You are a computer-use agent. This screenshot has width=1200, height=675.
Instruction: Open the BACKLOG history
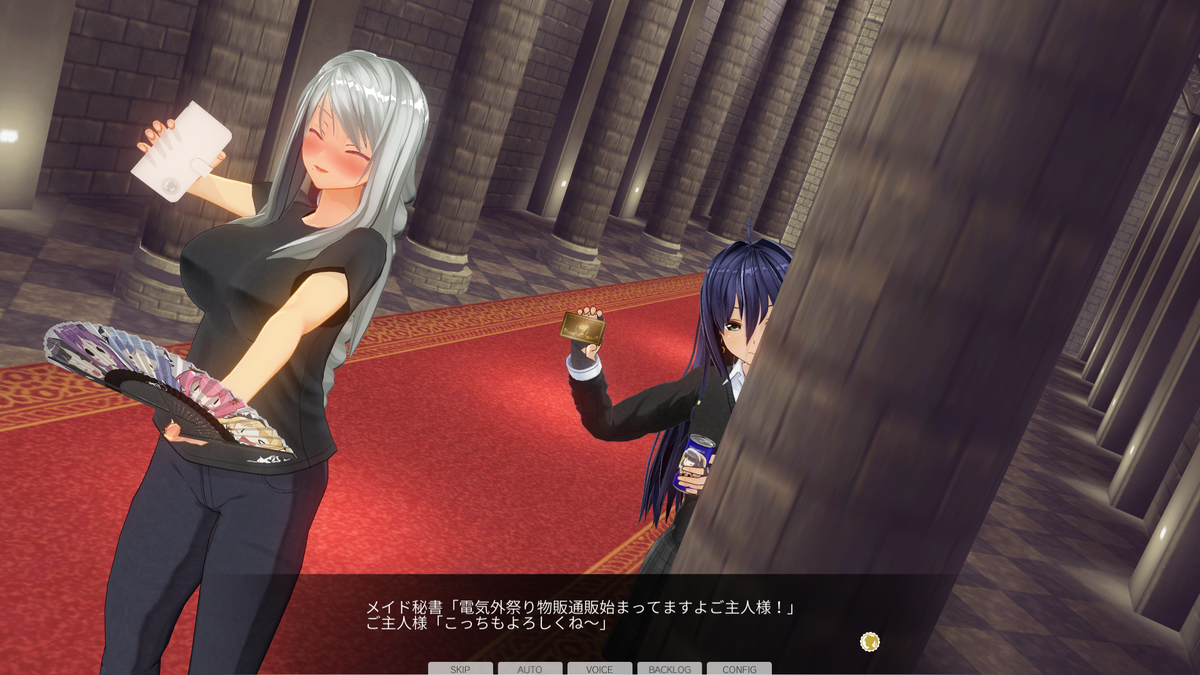(669, 668)
